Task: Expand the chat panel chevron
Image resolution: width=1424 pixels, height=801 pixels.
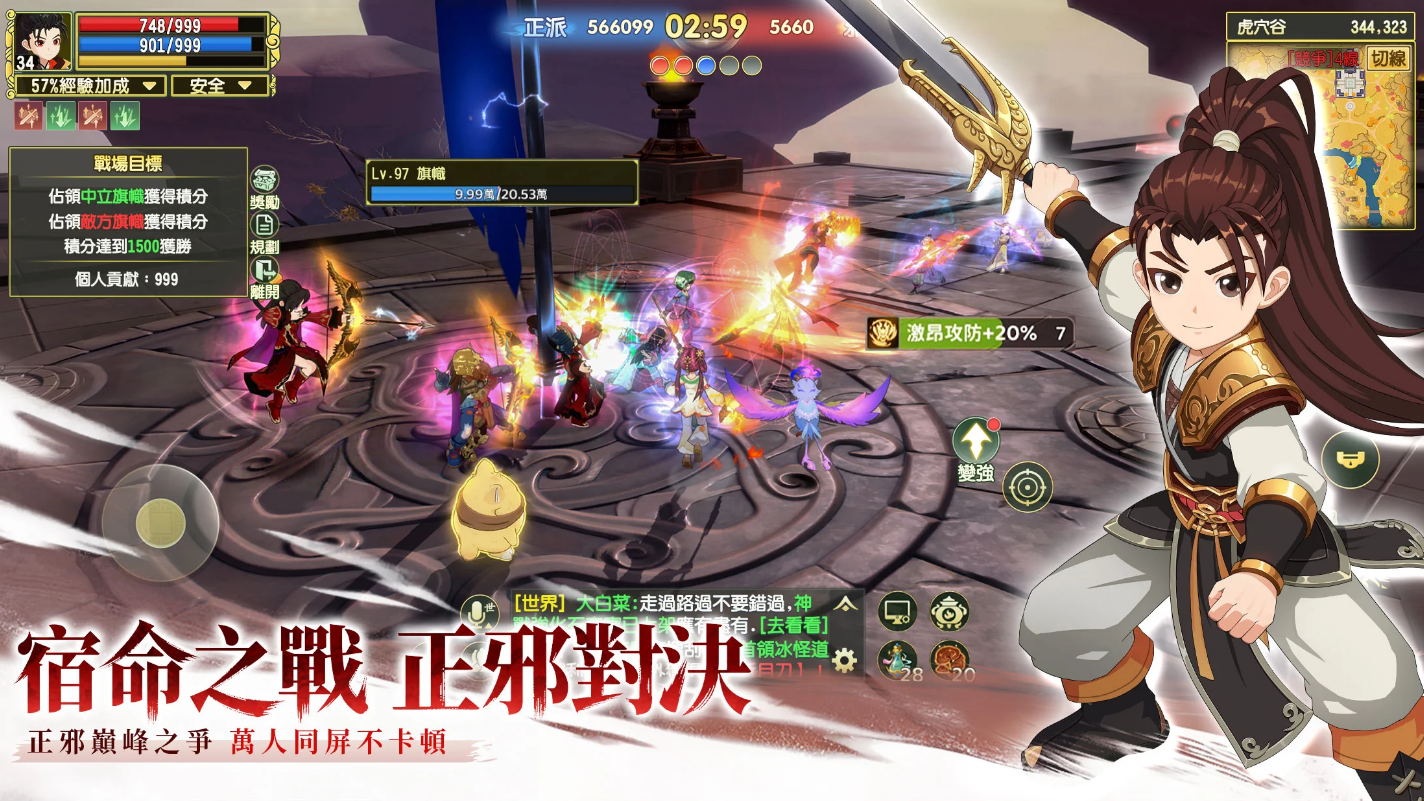Action: pos(846,604)
